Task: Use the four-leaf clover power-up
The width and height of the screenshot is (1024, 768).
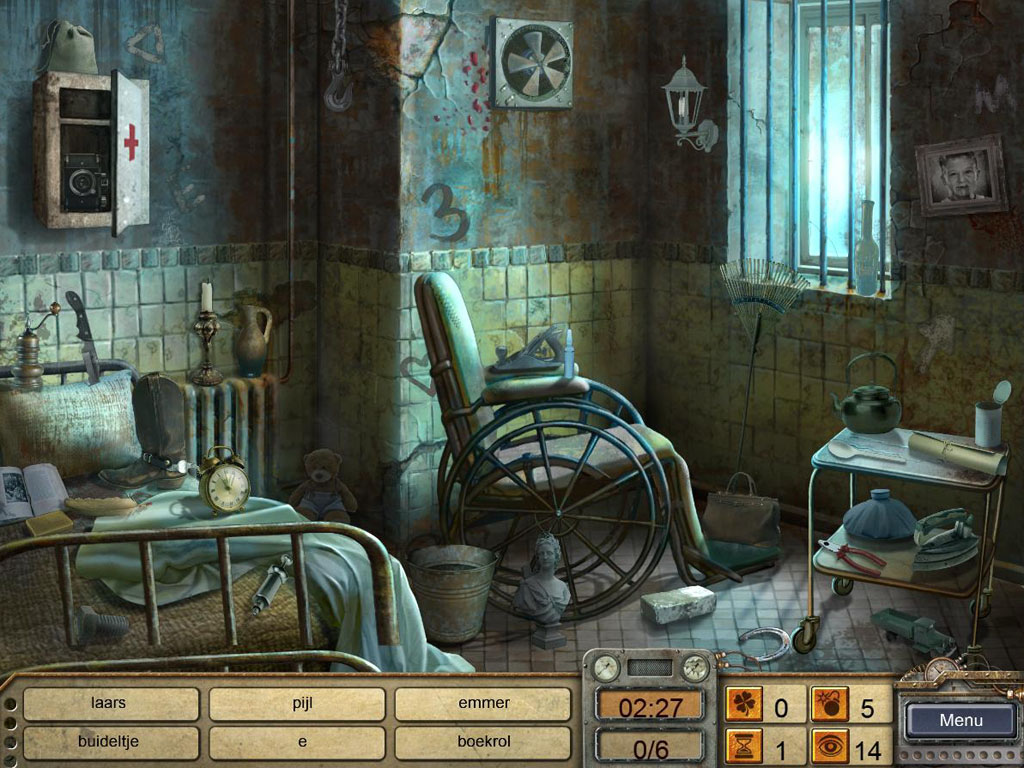Action: 743,707
